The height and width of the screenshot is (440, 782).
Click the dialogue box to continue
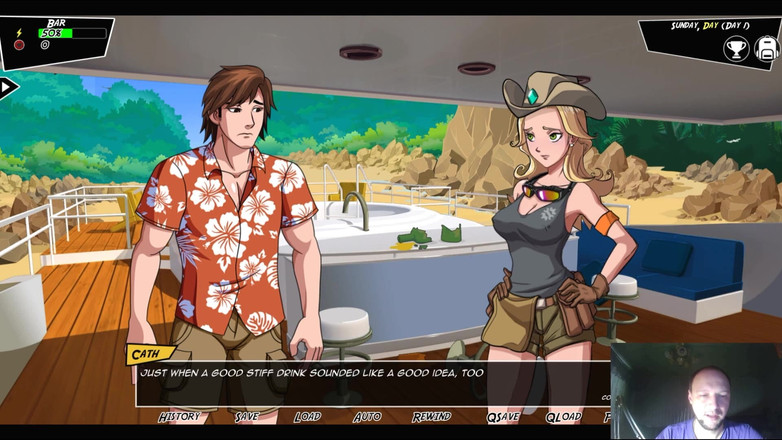click(370, 380)
